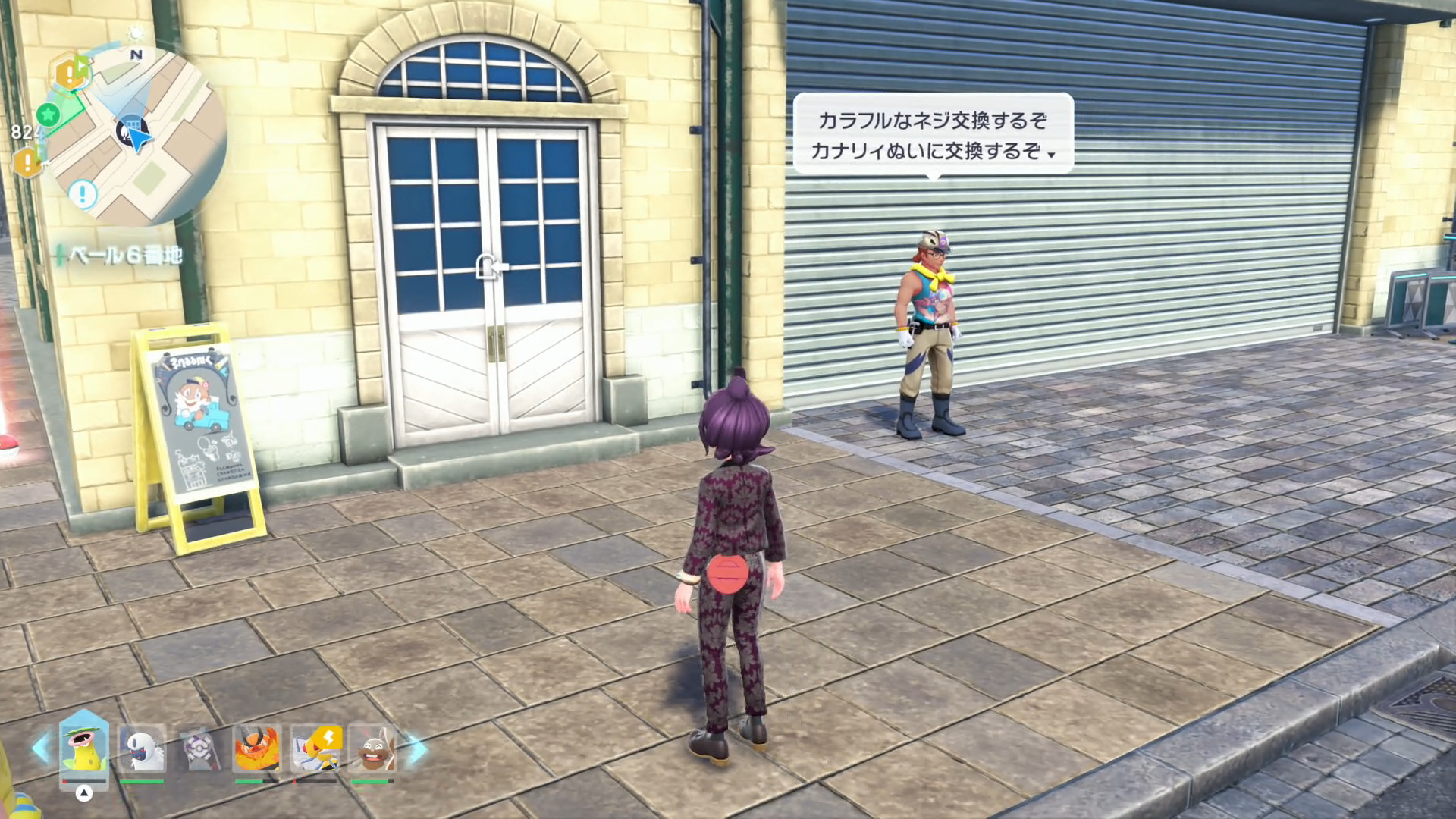Advance the NPC's speech bubble text
Viewport: 1456px width, 819px height.
tap(934, 135)
